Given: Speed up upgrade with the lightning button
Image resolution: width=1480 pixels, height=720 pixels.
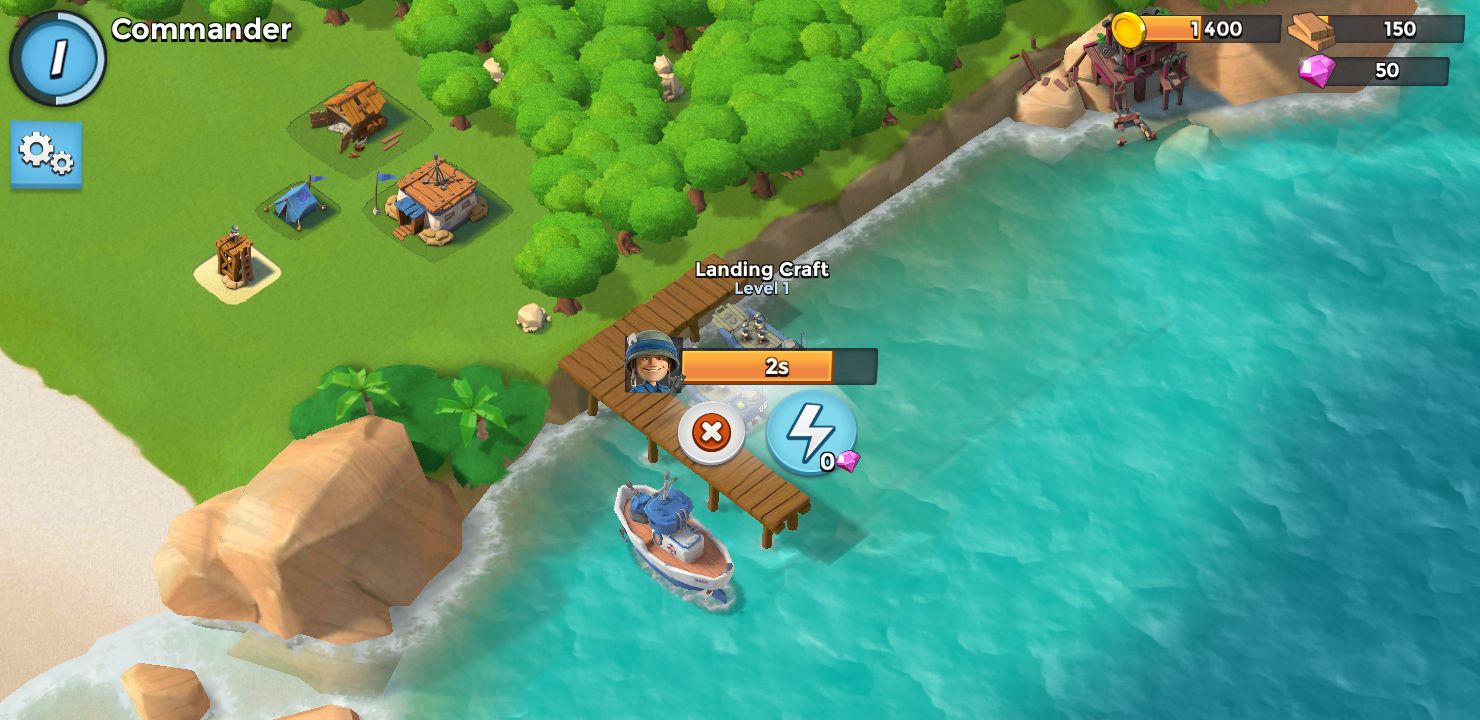Looking at the screenshot, I should [x=812, y=430].
